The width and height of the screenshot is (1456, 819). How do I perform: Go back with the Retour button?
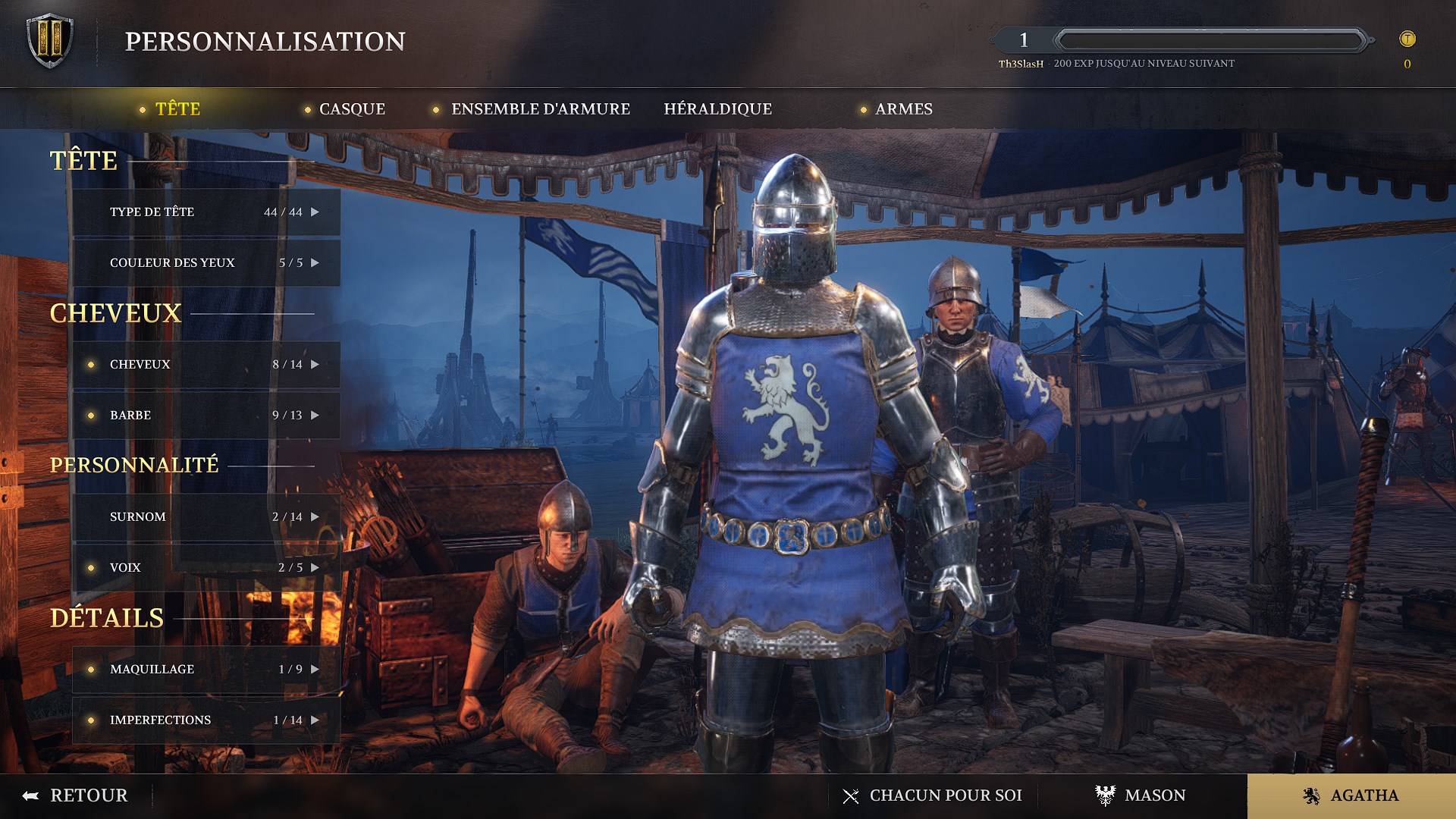pyautogui.click(x=76, y=795)
